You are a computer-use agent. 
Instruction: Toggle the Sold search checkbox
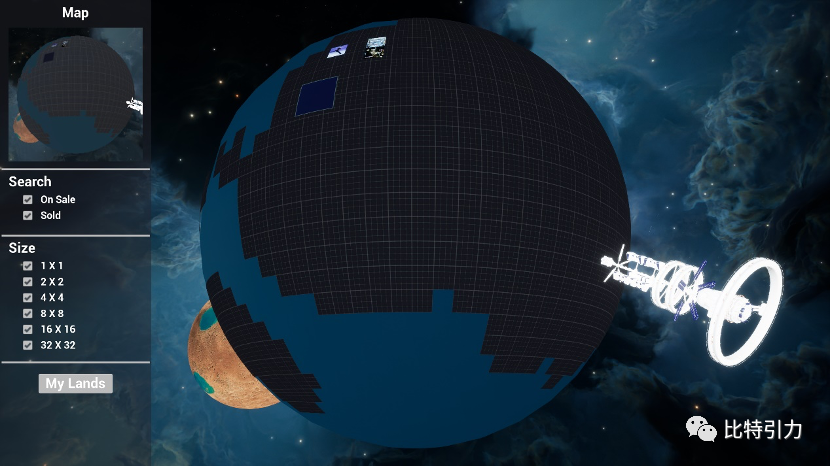pyautogui.click(x=28, y=215)
